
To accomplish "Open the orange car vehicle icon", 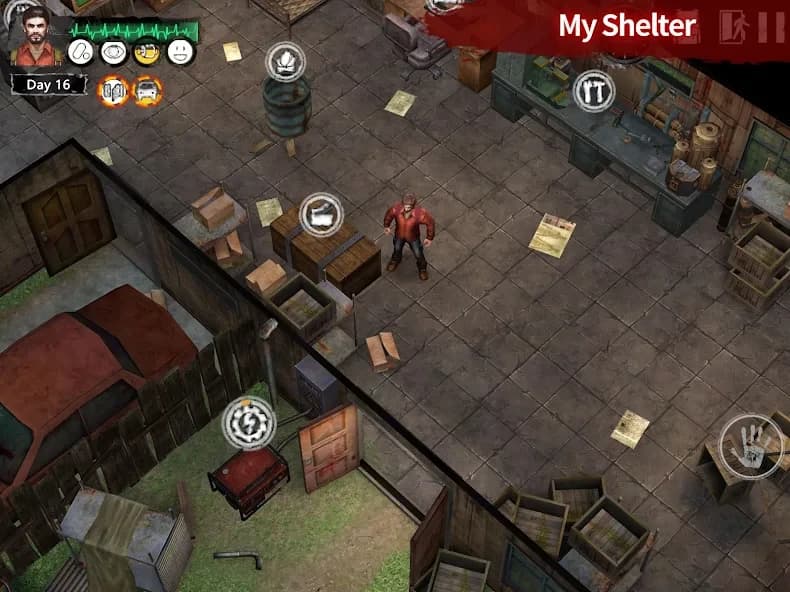I will (x=146, y=90).
